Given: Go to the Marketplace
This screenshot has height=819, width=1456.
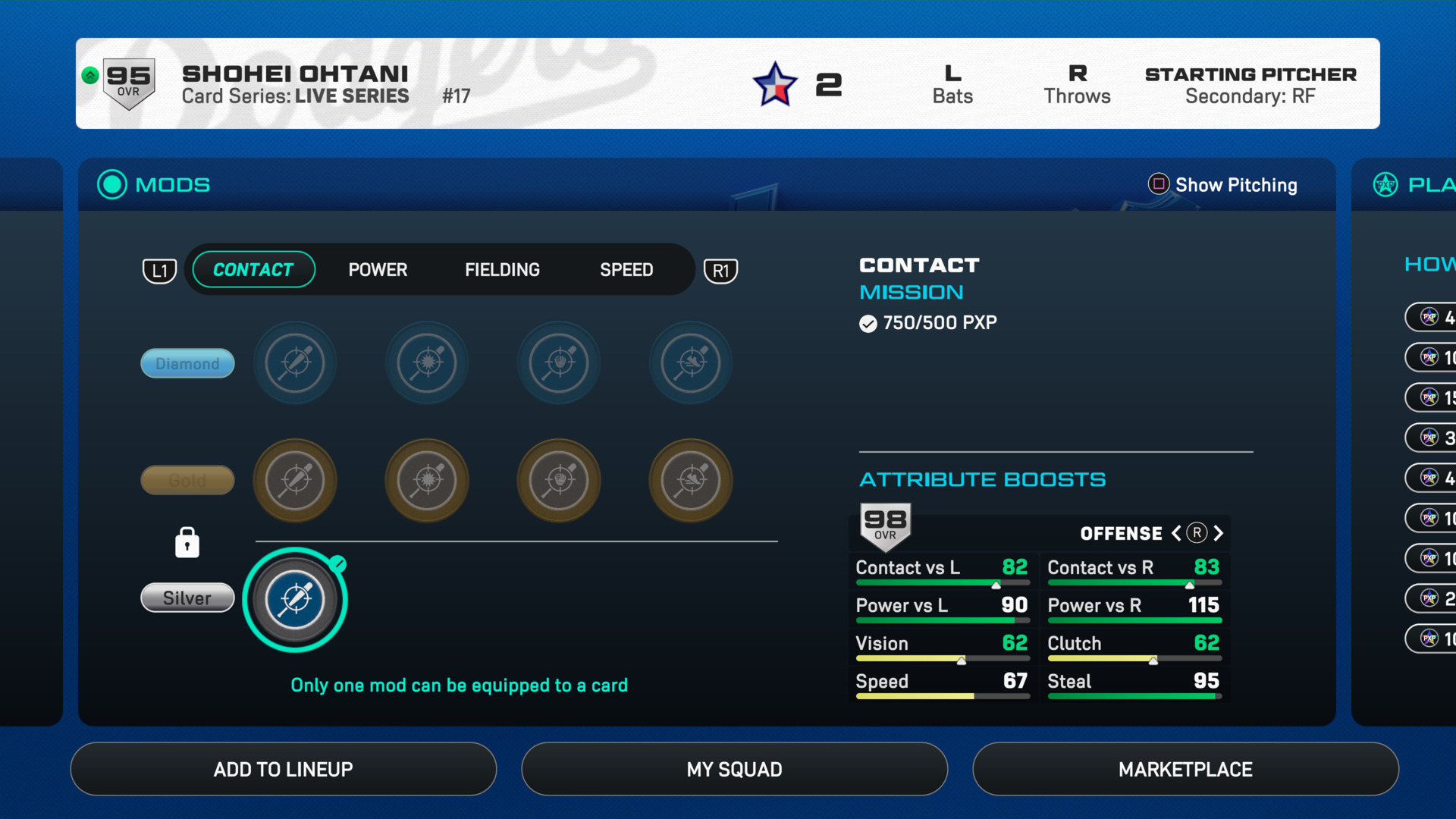Looking at the screenshot, I should [1185, 769].
